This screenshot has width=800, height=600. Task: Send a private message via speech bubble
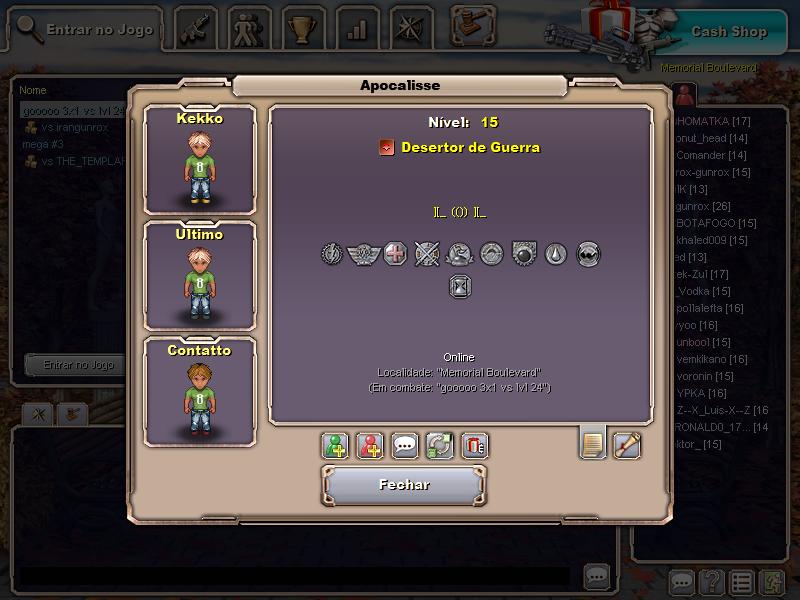point(405,445)
